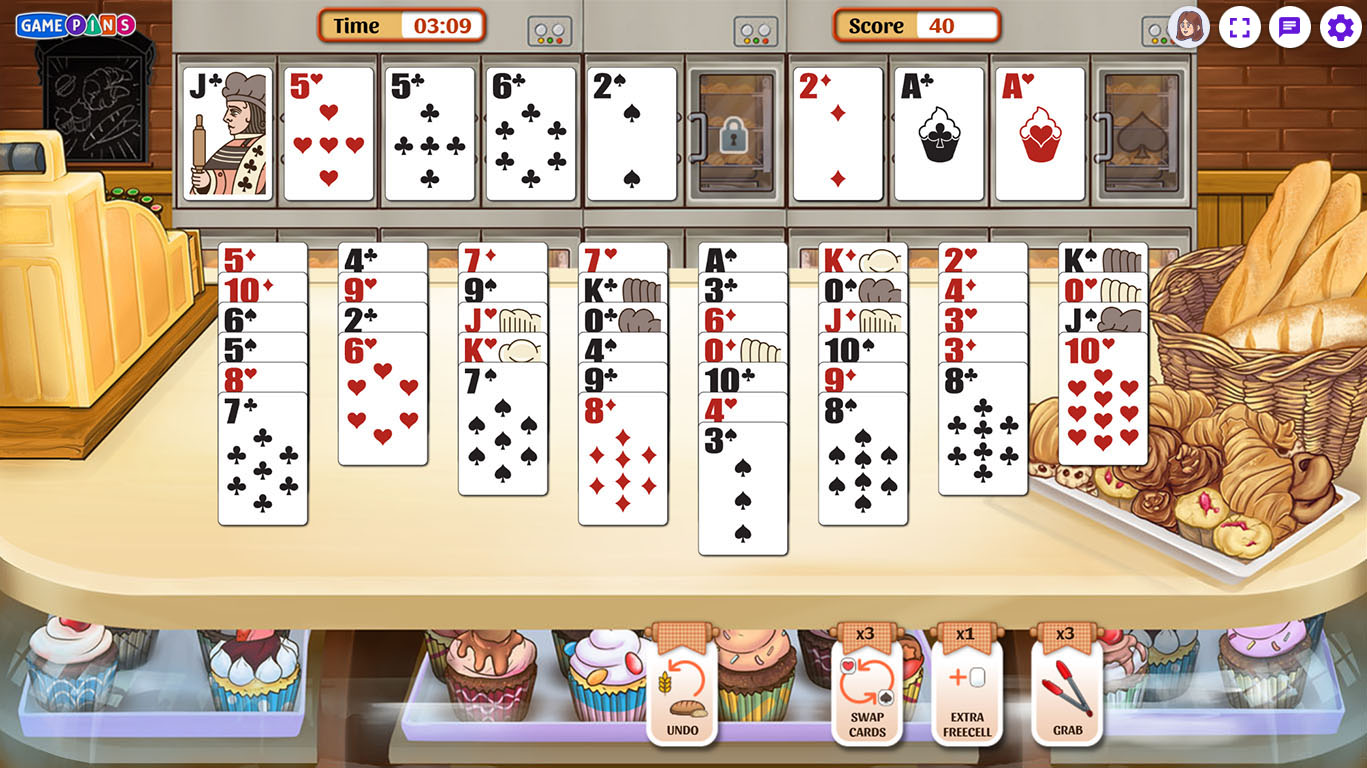Open the chat bubble panel

pos(1290,27)
